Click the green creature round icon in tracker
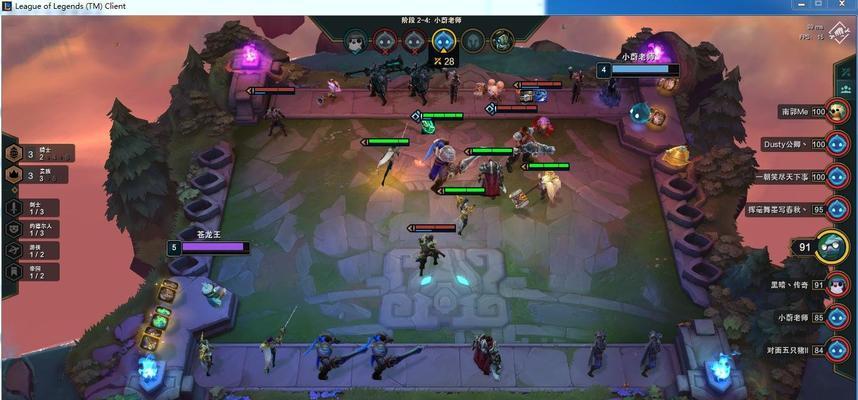858x400 pixels. point(502,41)
